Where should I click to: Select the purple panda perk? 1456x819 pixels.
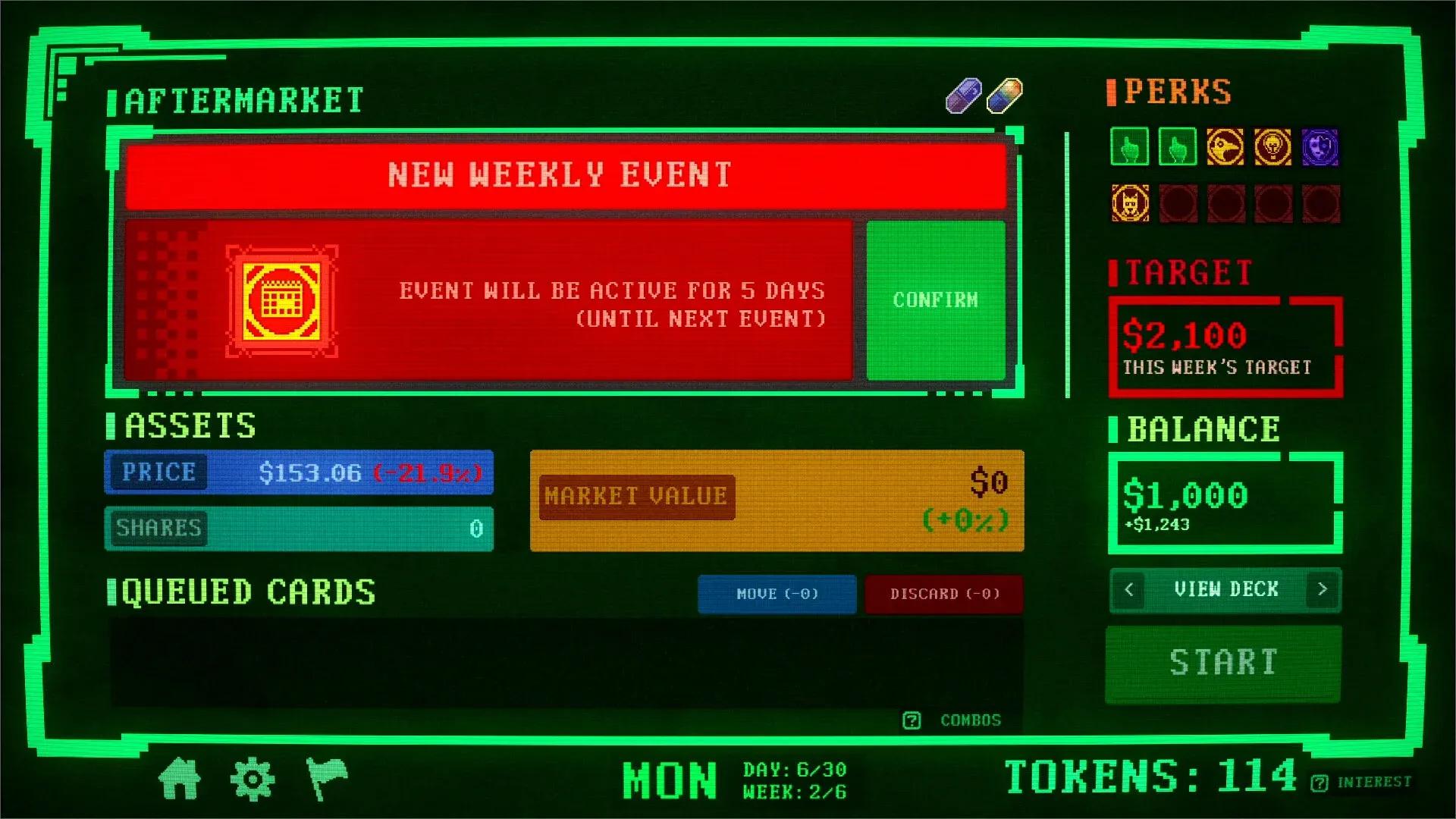[x=1321, y=148]
